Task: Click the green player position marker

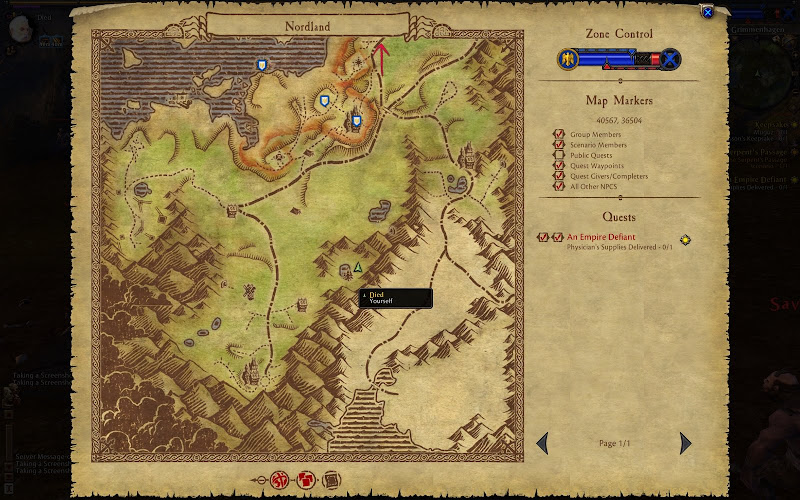Action: pyautogui.click(x=358, y=268)
